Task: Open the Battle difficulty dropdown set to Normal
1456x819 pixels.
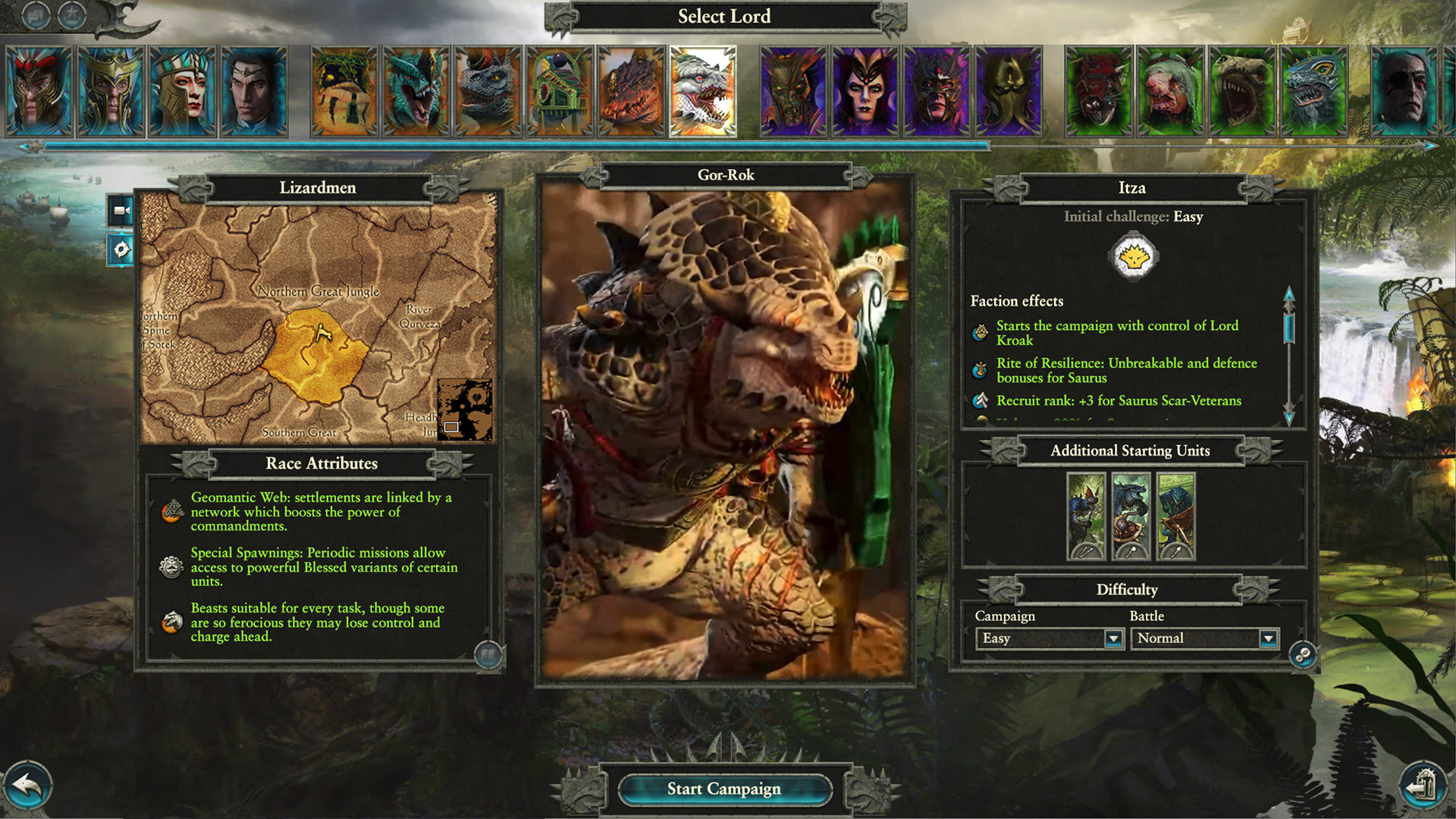Action: pos(1204,639)
